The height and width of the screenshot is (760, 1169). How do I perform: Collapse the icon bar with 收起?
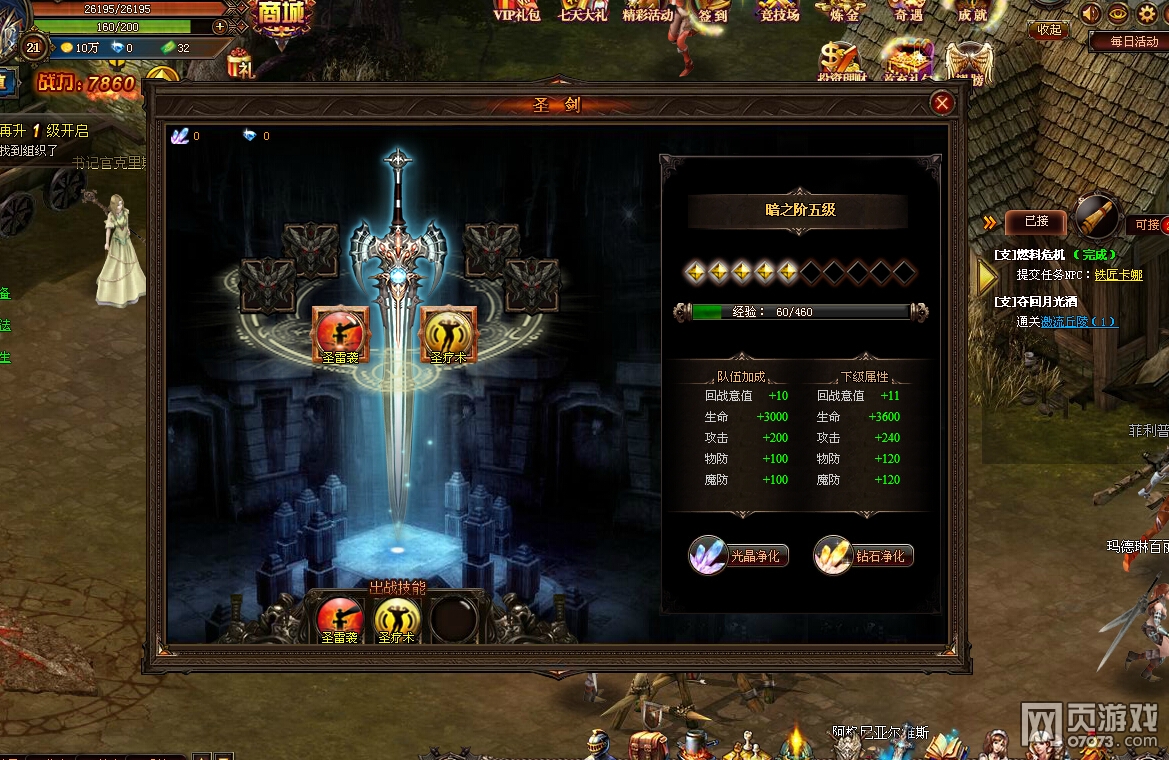point(1049,29)
